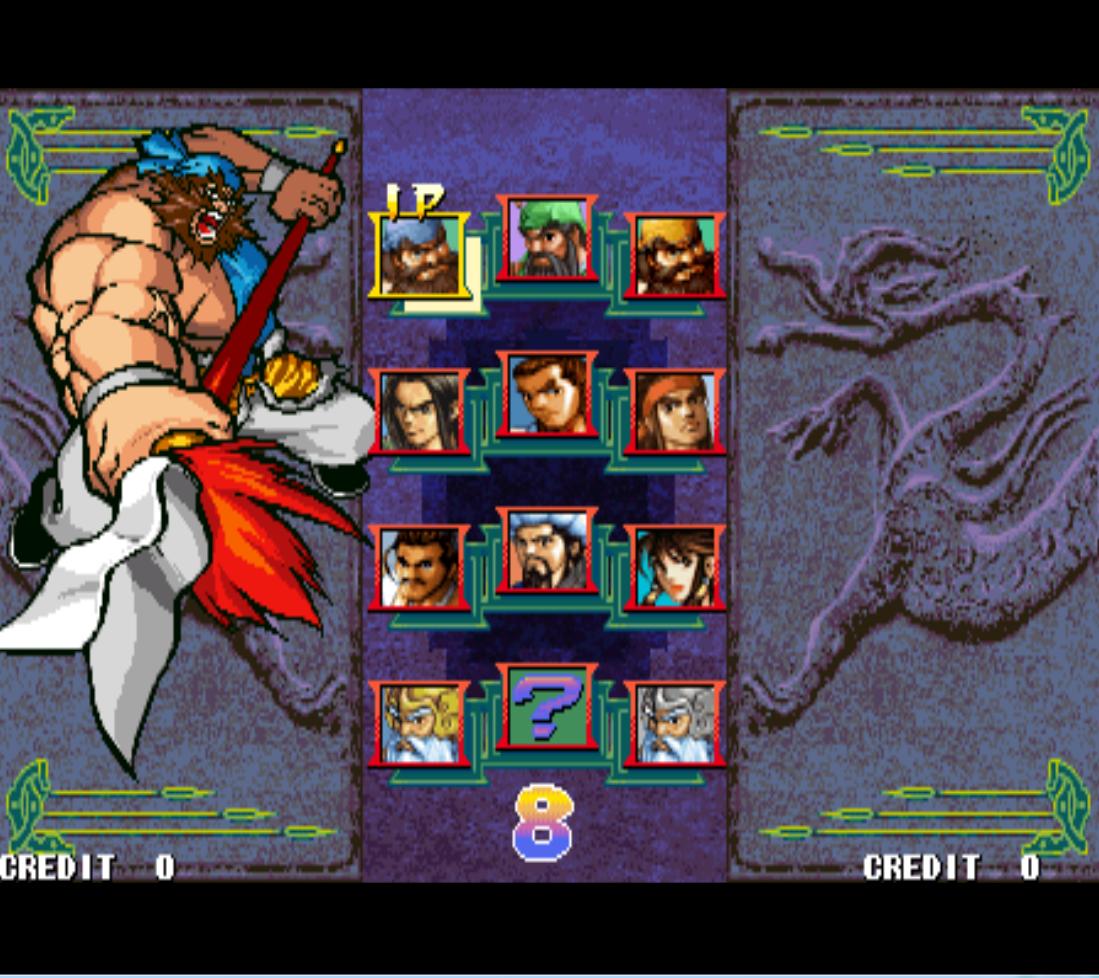1099x978 pixels.
Task: Pick the yellow-turban bearded warrior portrait
Action: [x=675, y=255]
